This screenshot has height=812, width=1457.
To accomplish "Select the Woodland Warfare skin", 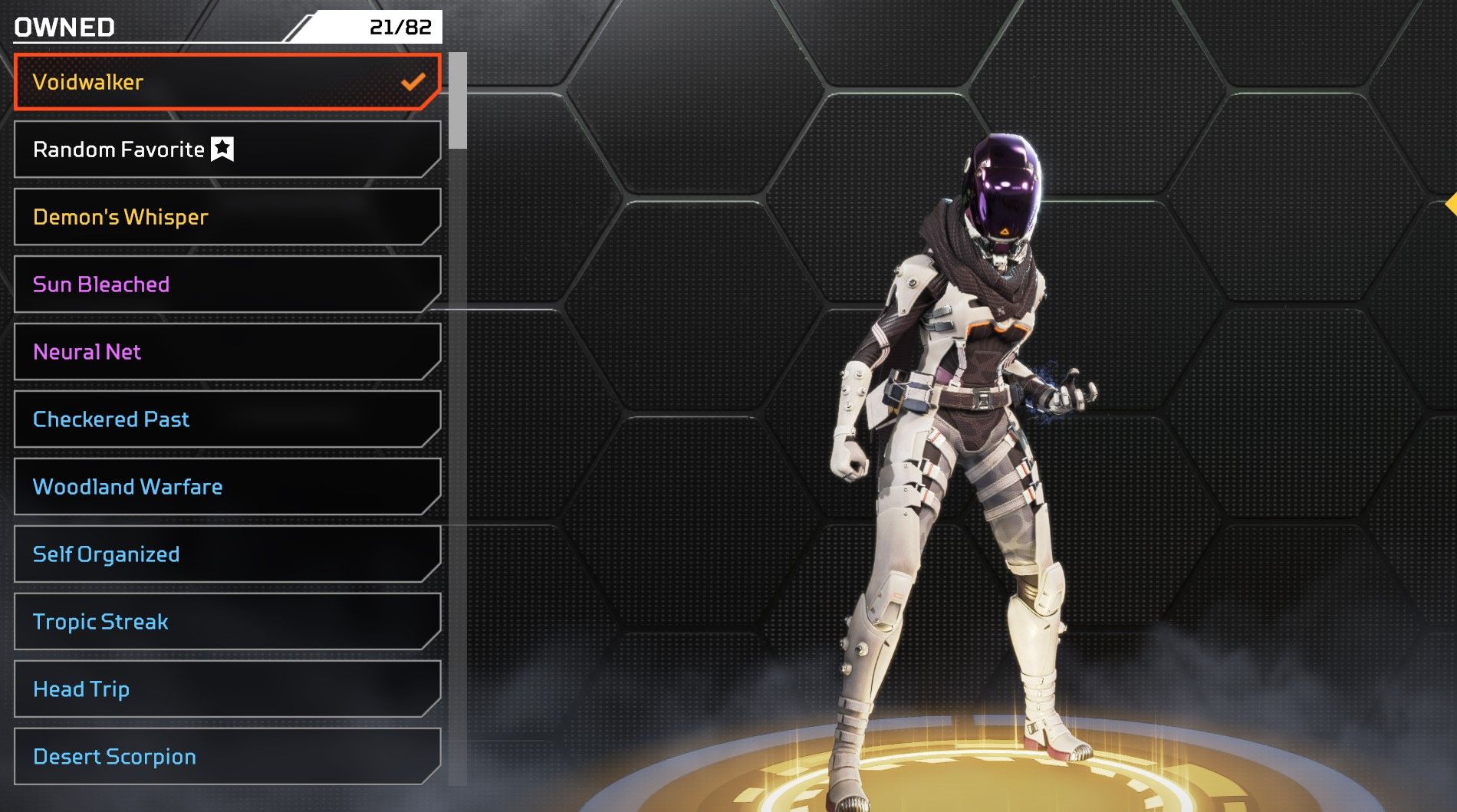I will point(227,487).
